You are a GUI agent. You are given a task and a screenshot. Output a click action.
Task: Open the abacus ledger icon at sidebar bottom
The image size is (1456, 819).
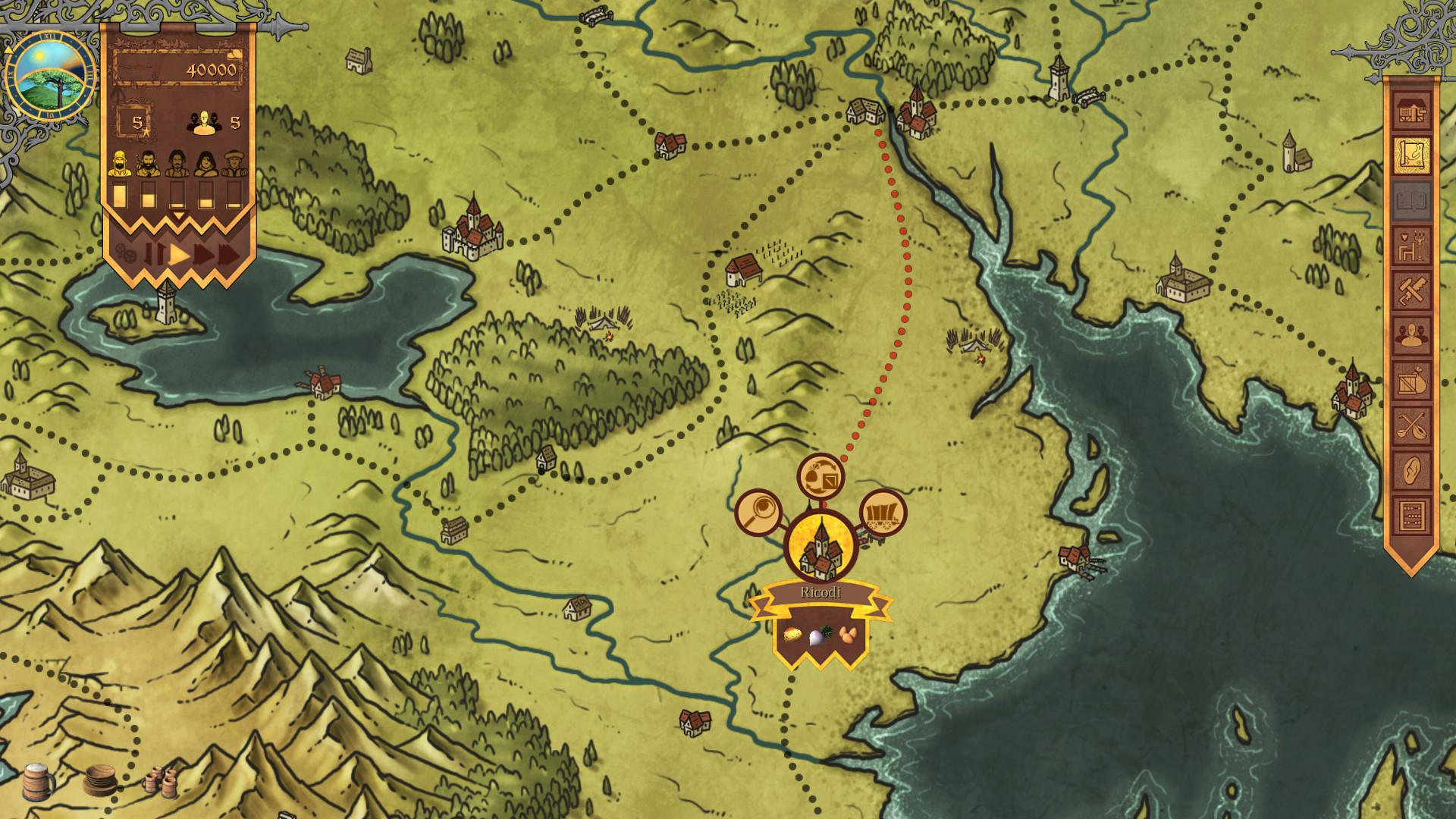pyautogui.click(x=1413, y=514)
